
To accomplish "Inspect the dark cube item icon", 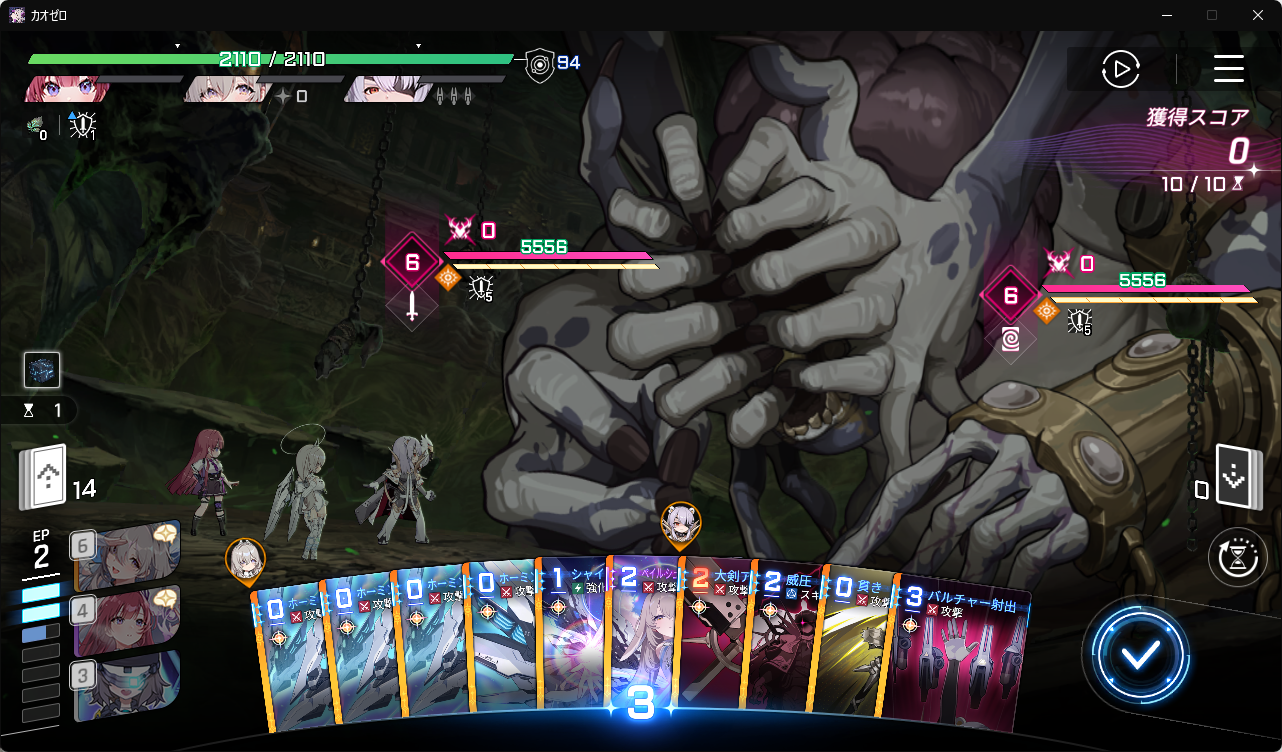I will point(42,370).
